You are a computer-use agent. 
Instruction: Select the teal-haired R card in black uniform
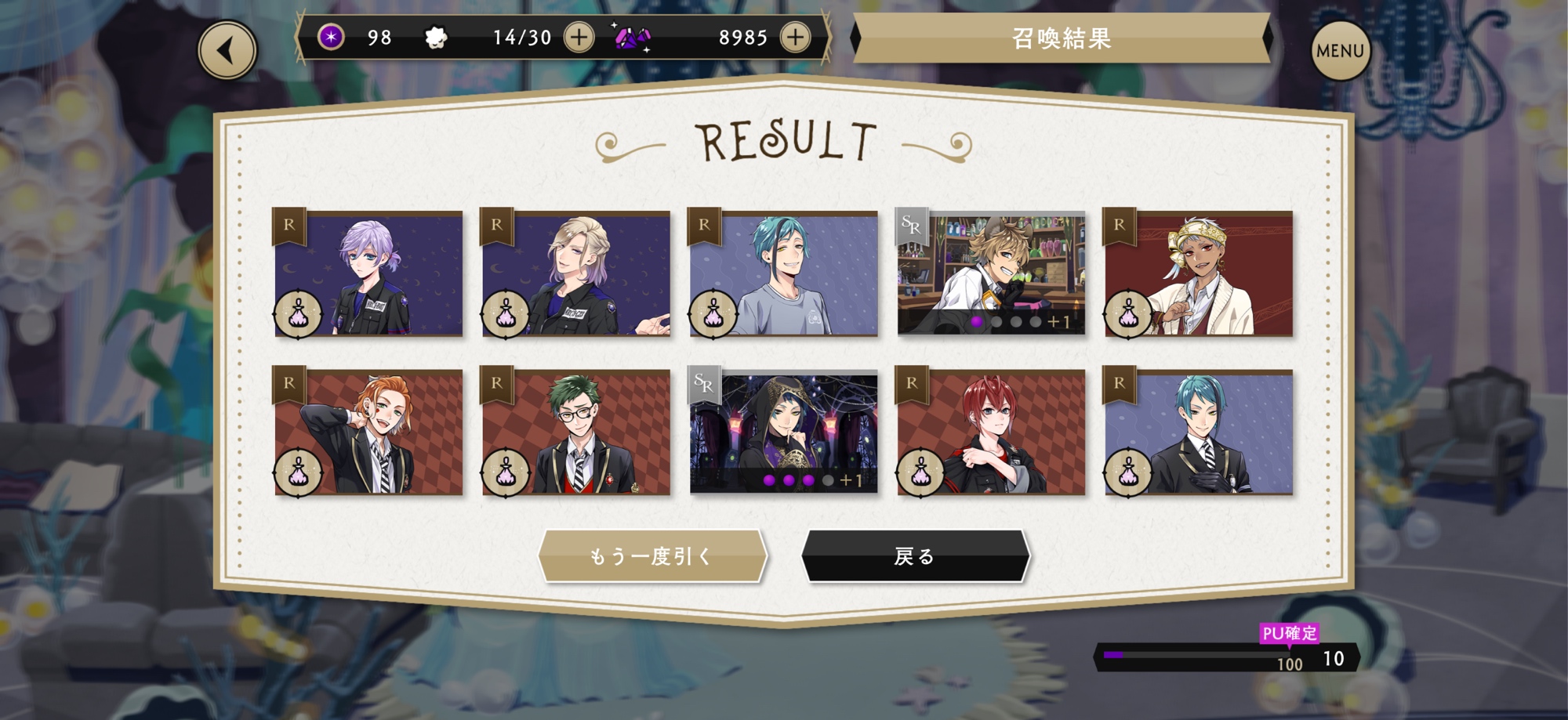pos(1199,432)
